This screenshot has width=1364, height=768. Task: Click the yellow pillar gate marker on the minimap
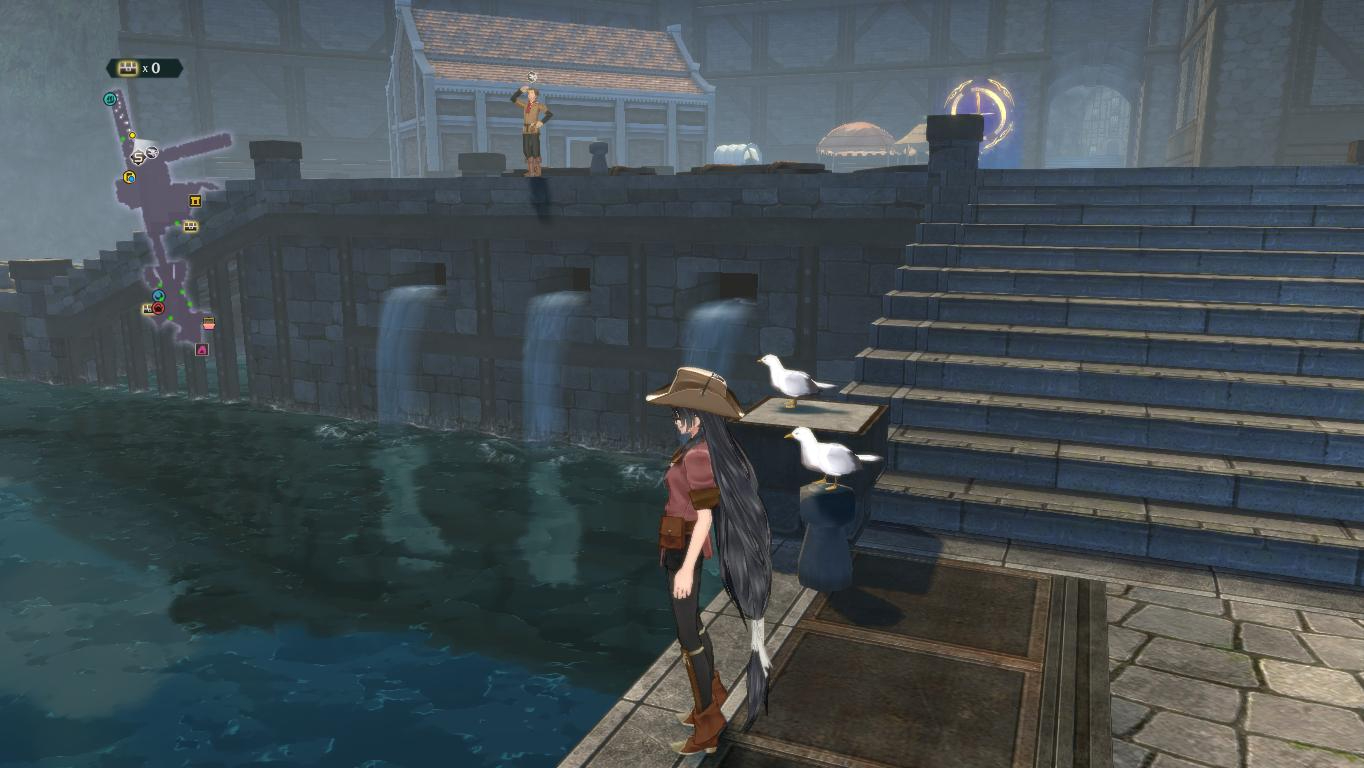tap(194, 202)
